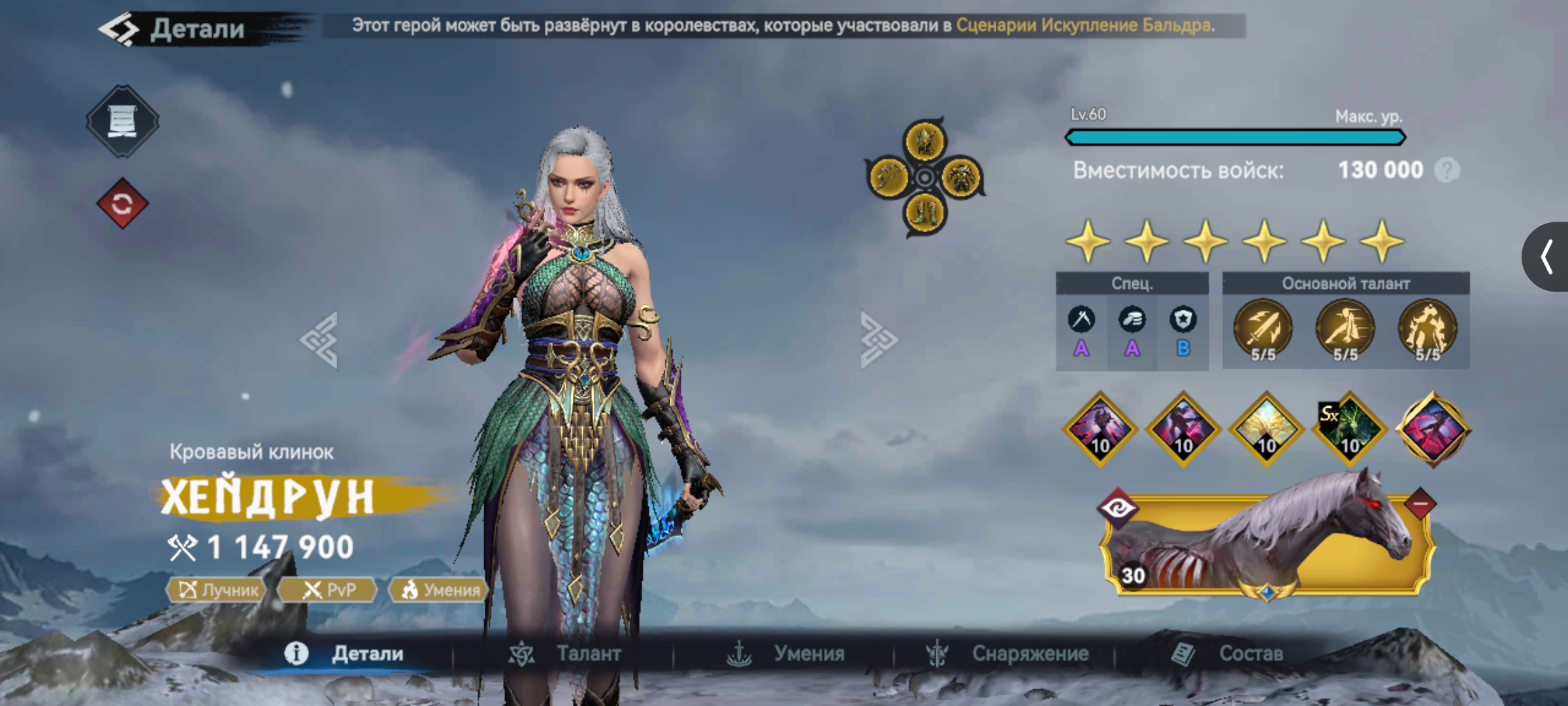
Task: Open troop capacity help question mark
Action: [1446, 171]
